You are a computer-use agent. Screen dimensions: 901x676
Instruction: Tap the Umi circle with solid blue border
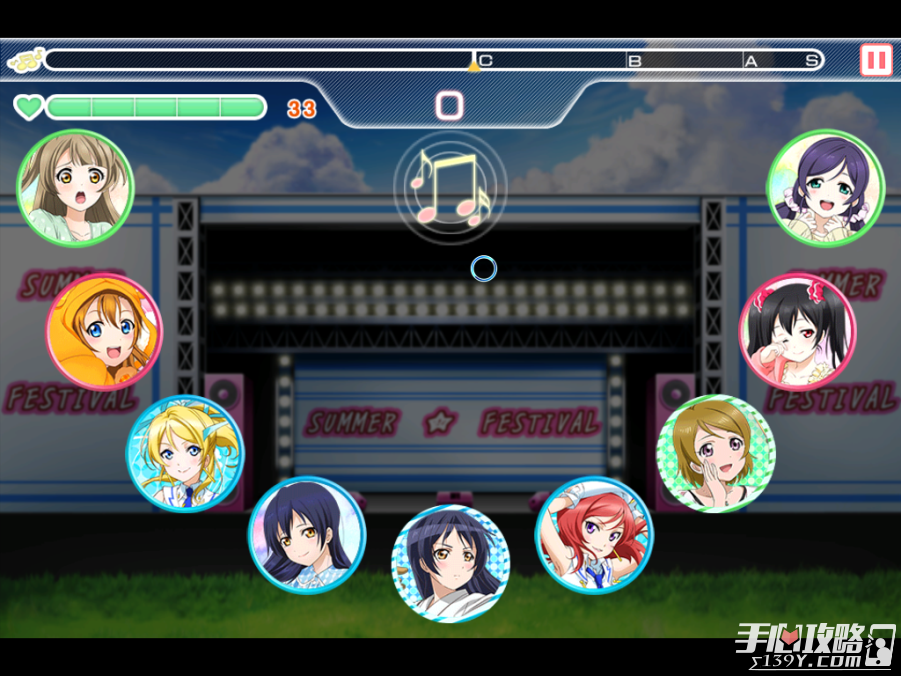[x=307, y=534]
